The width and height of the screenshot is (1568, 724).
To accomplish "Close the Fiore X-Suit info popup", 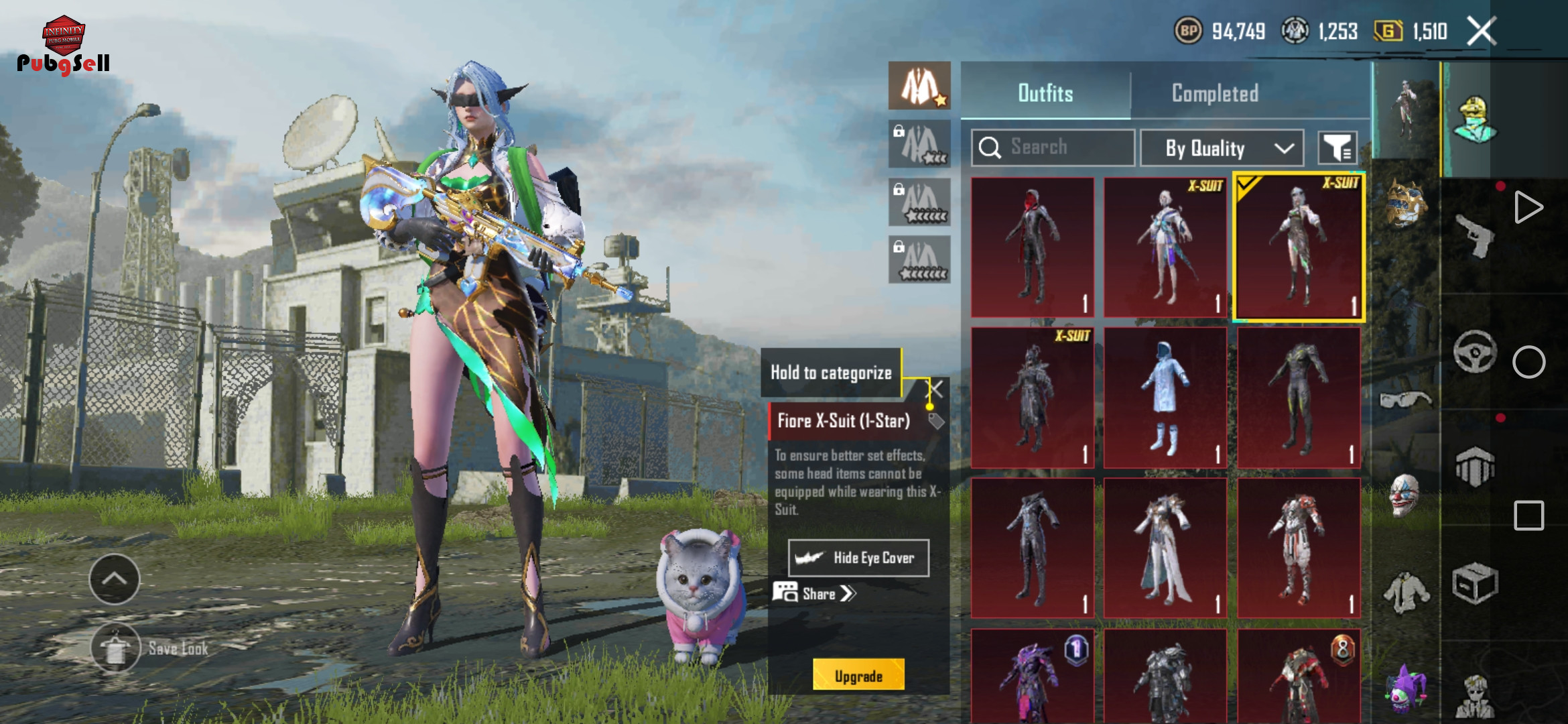I will 936,389.
